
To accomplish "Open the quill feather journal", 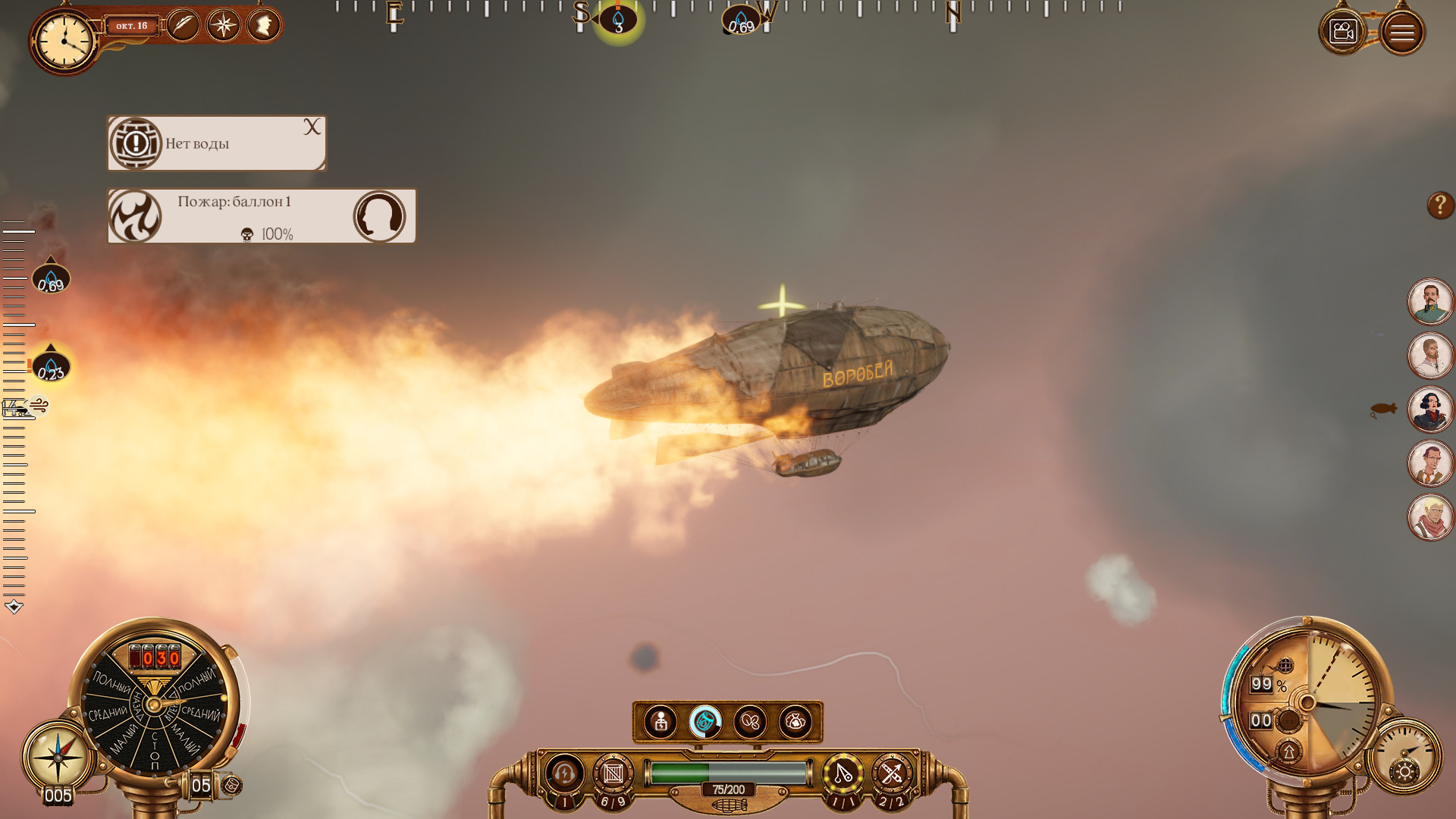I will point(183,25).
